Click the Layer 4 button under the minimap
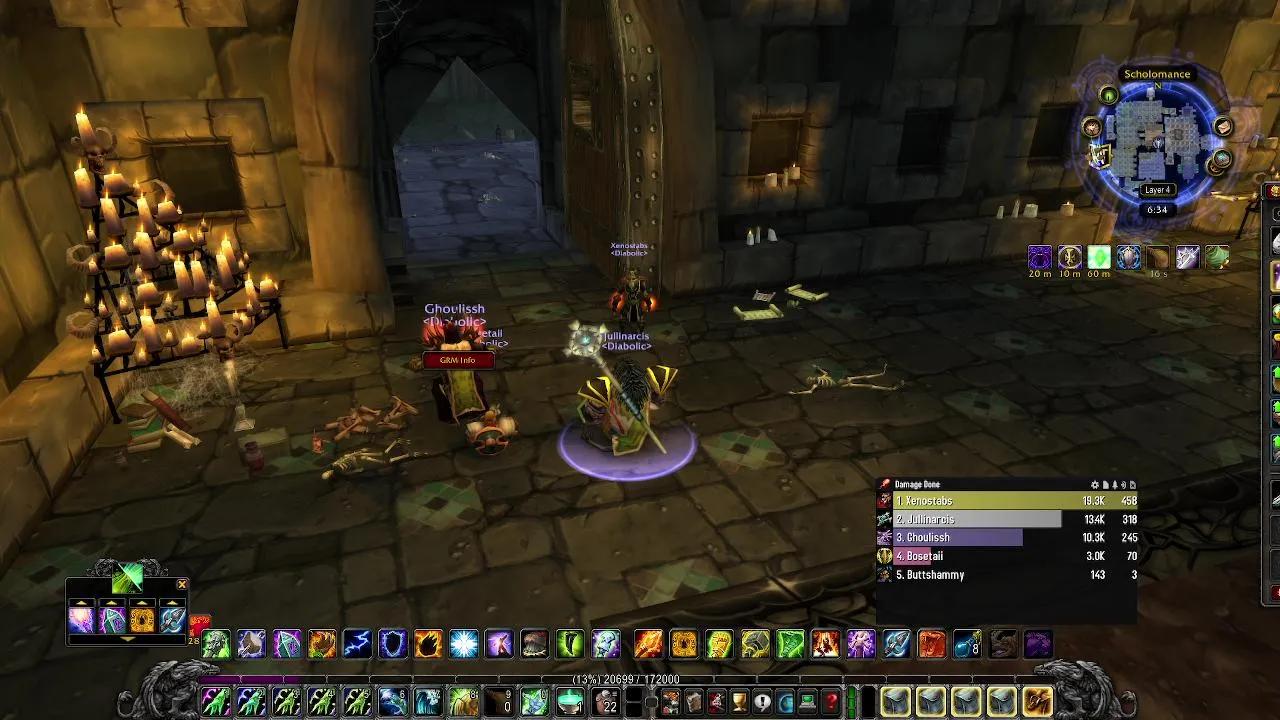This screenshot has width=1280, height=720. click(1155, 189)
